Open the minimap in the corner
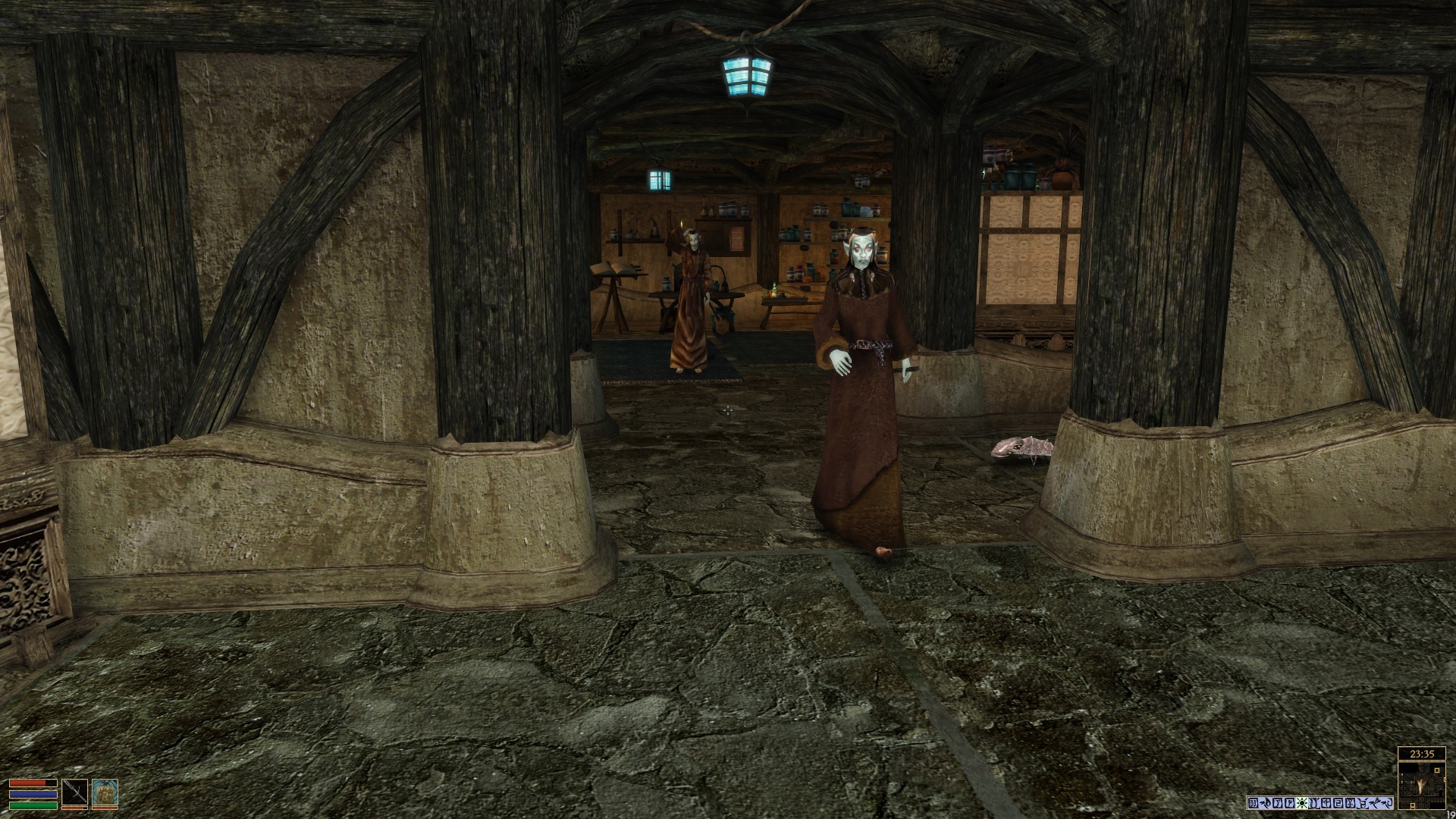The width and height of the screenshot is (1456, 819). (x=1422, y=786)
